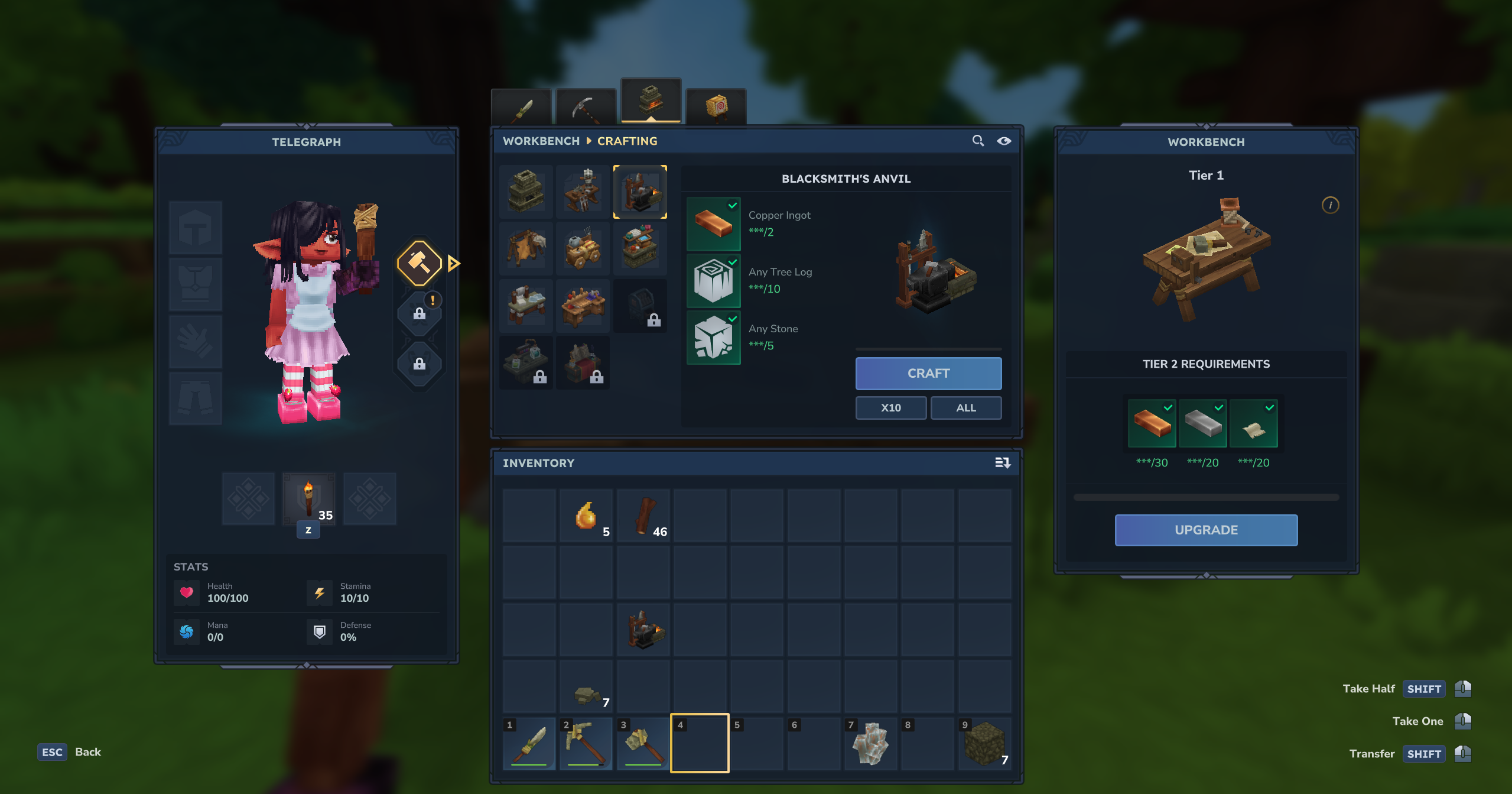
Task: Open the target block crafting tab
Action: pos(716,107)
